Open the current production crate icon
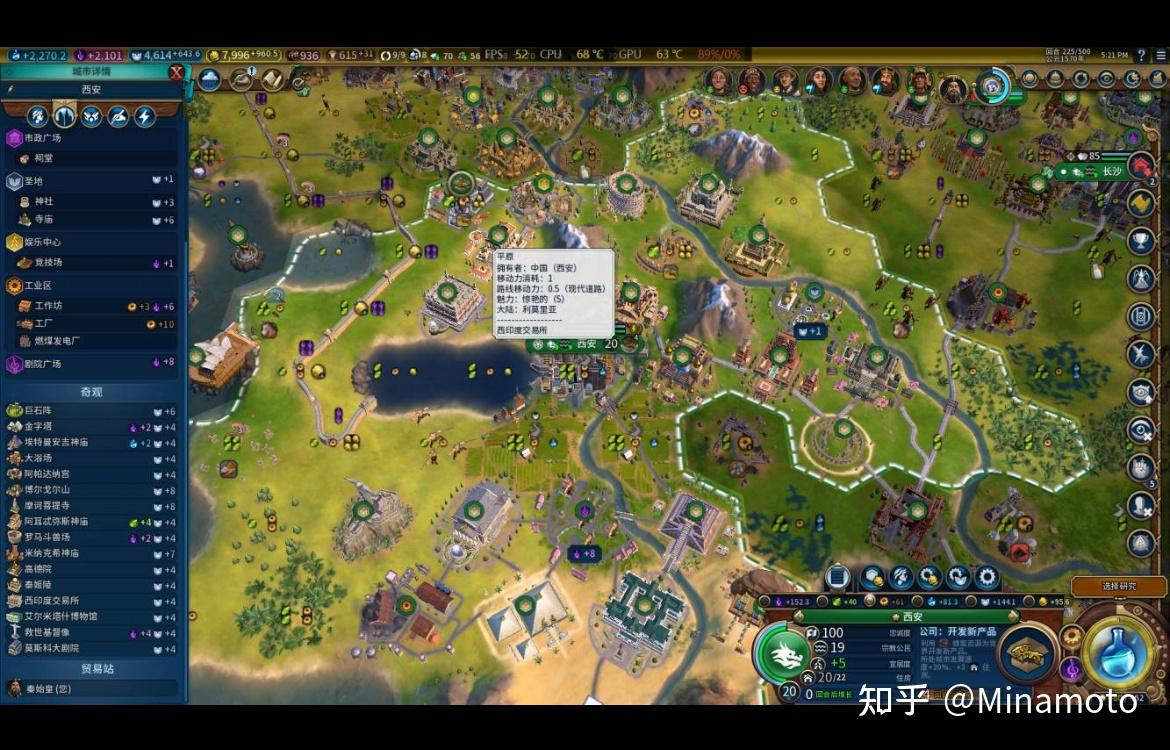 click(1027, 653)
